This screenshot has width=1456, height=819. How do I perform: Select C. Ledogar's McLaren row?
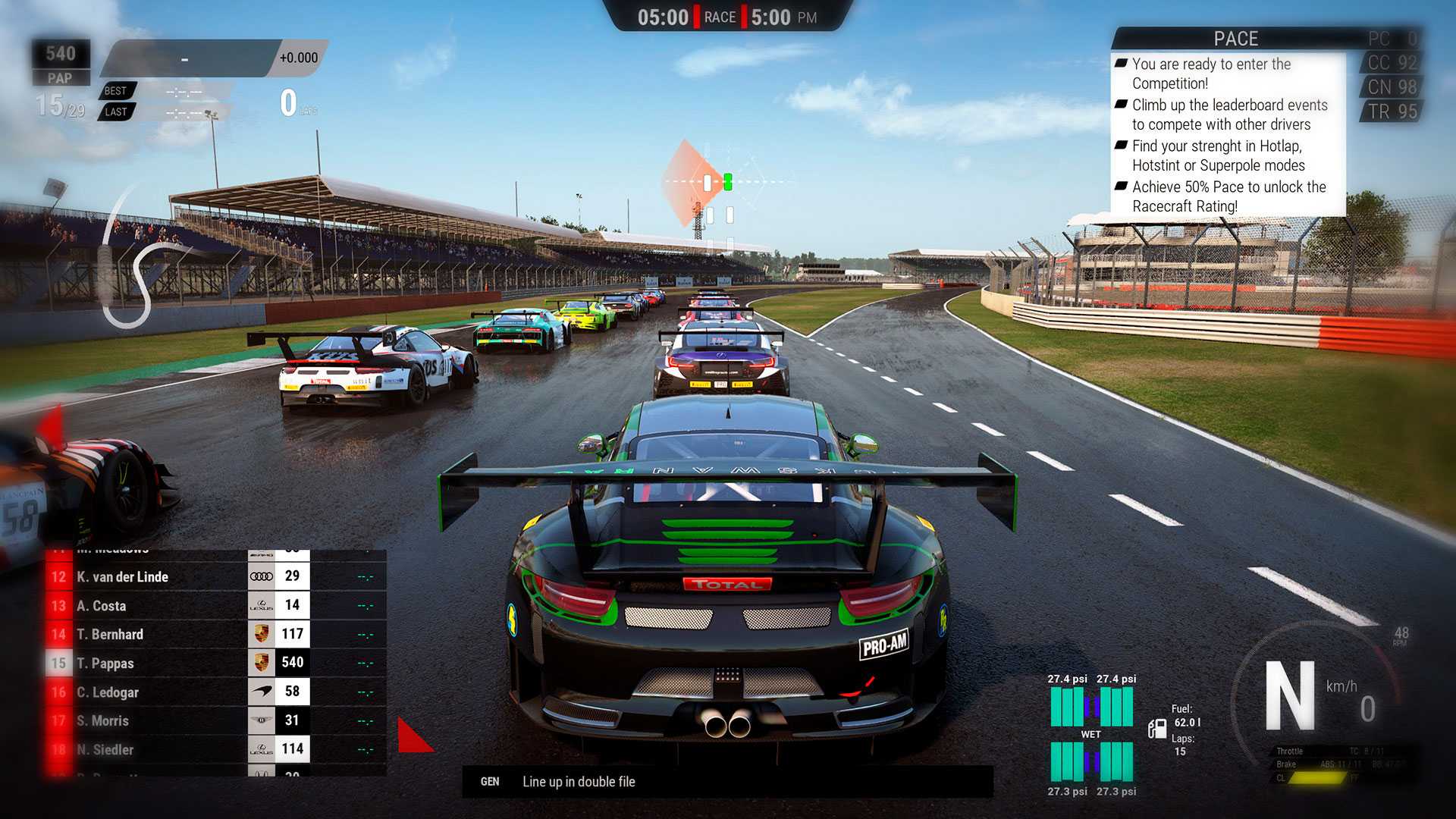[x=216, y=692]
